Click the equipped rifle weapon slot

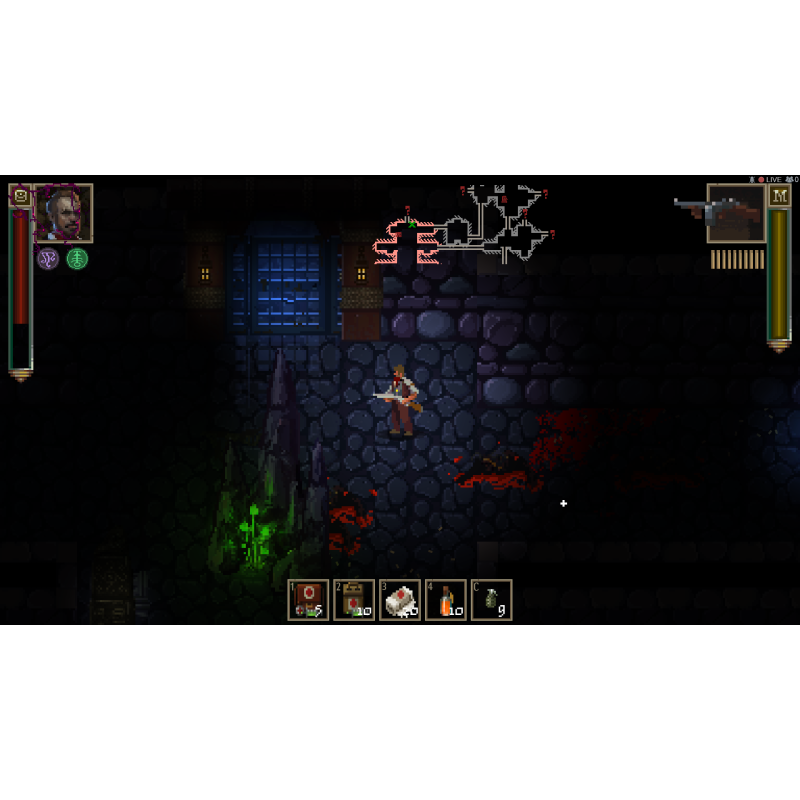click(736, 213)
